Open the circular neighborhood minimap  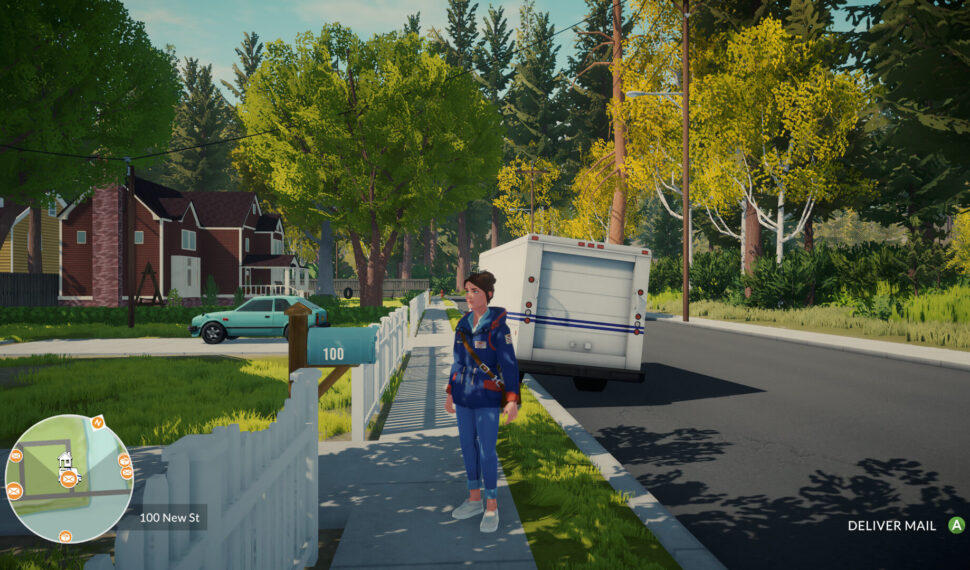[68, 478]
